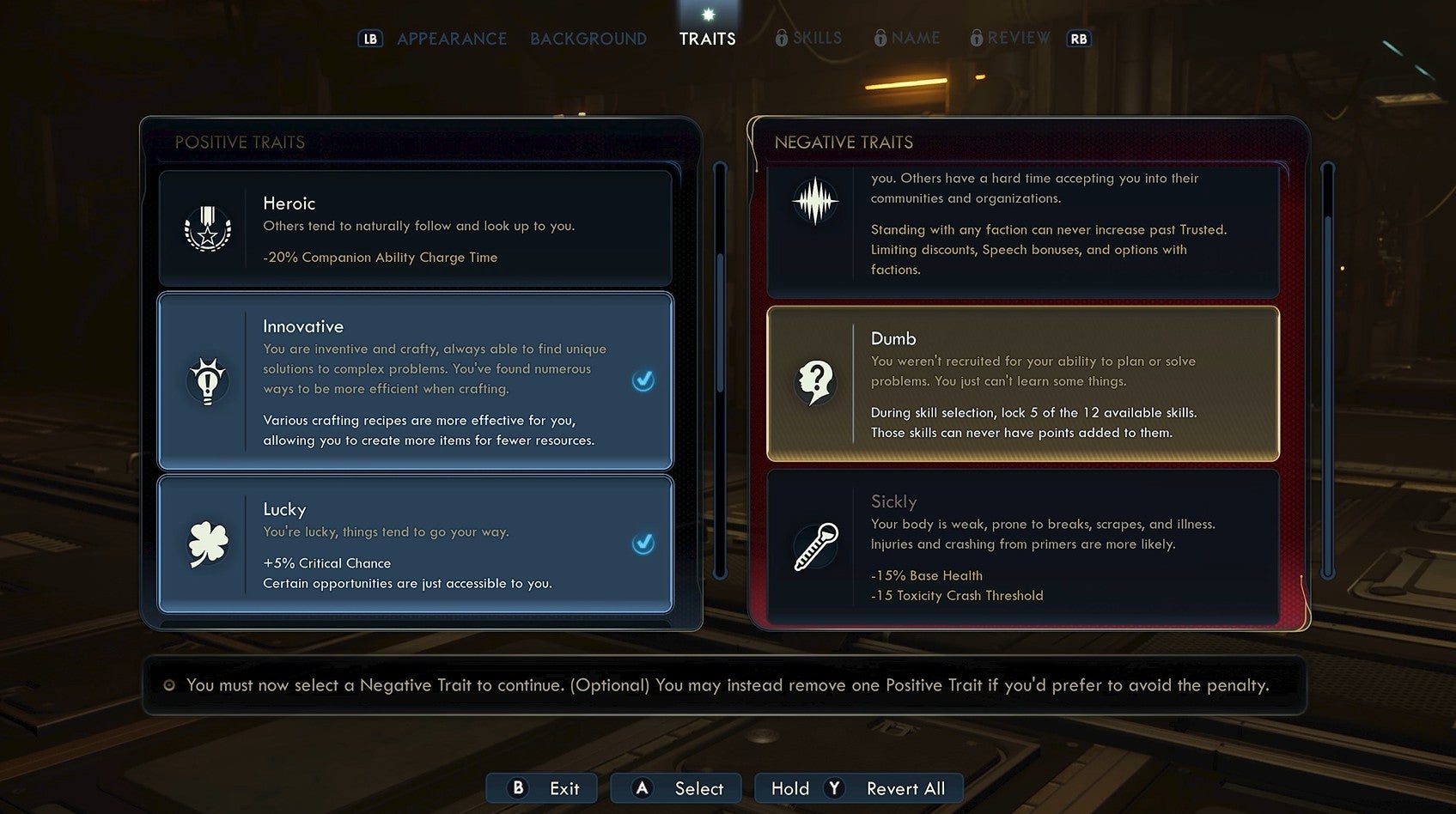Pick the Dumb negative trait
Viewport: 1456px width, 814px height.
(1022, 384)
